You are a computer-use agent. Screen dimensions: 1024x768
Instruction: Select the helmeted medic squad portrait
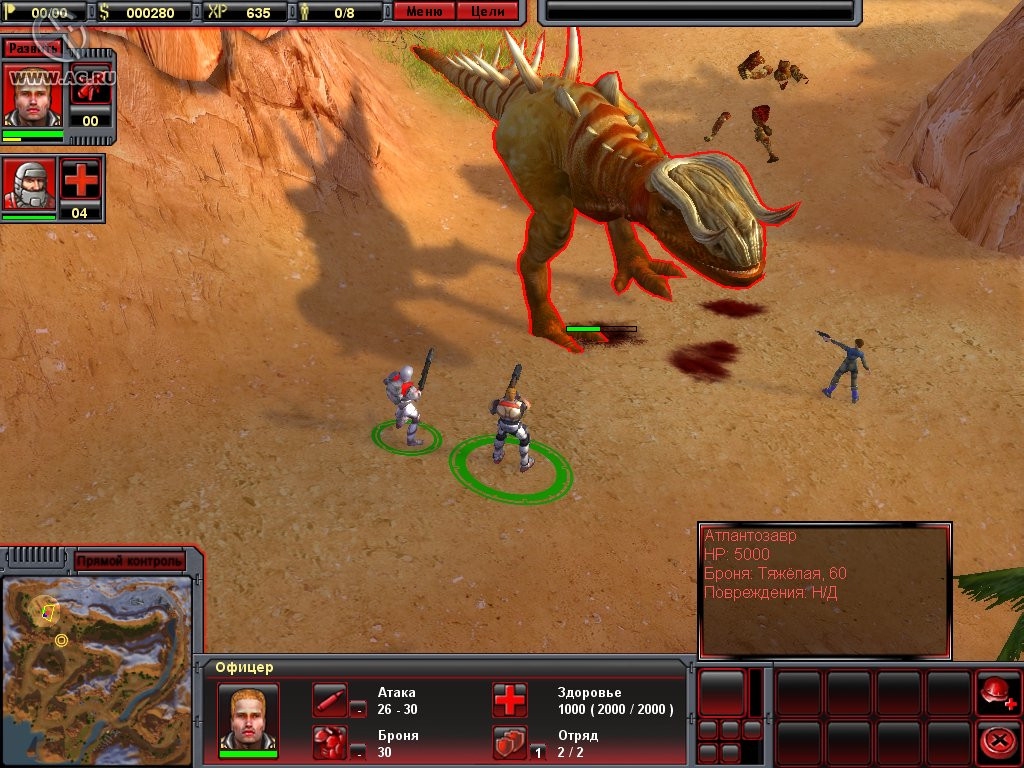(x=29, y=184)
